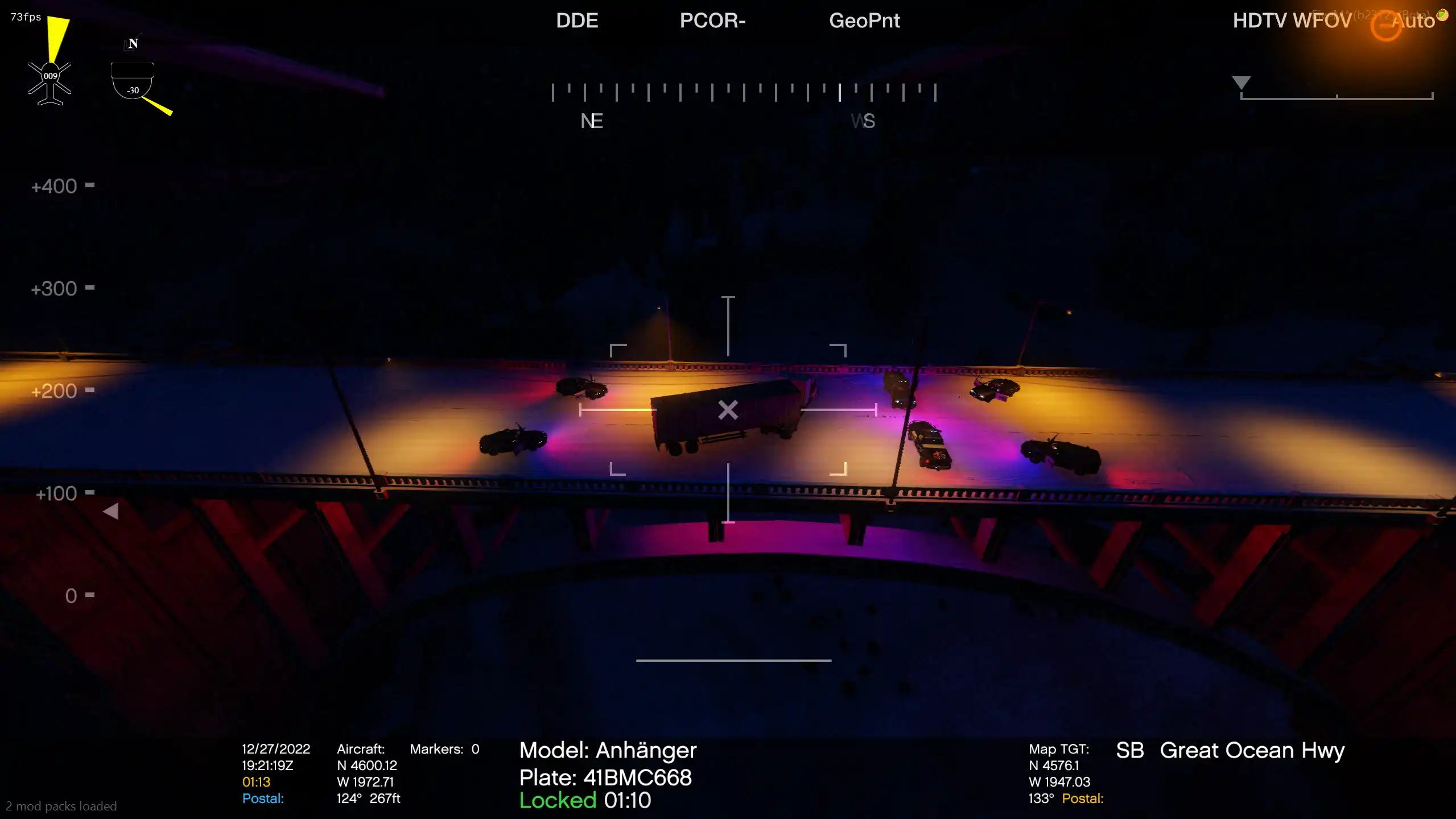The height and width of the screenshot is (819, 1456).
Task: Toggle the HDTV WFOV sensor mode
Action: tap(1292, 20)
